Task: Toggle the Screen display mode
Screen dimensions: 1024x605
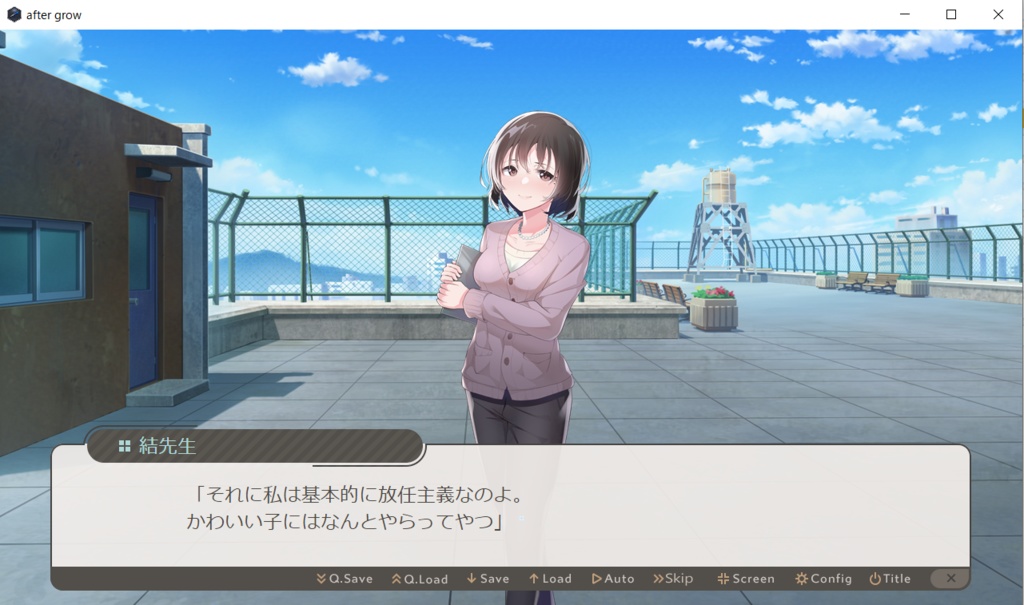Action: (746, 579)
